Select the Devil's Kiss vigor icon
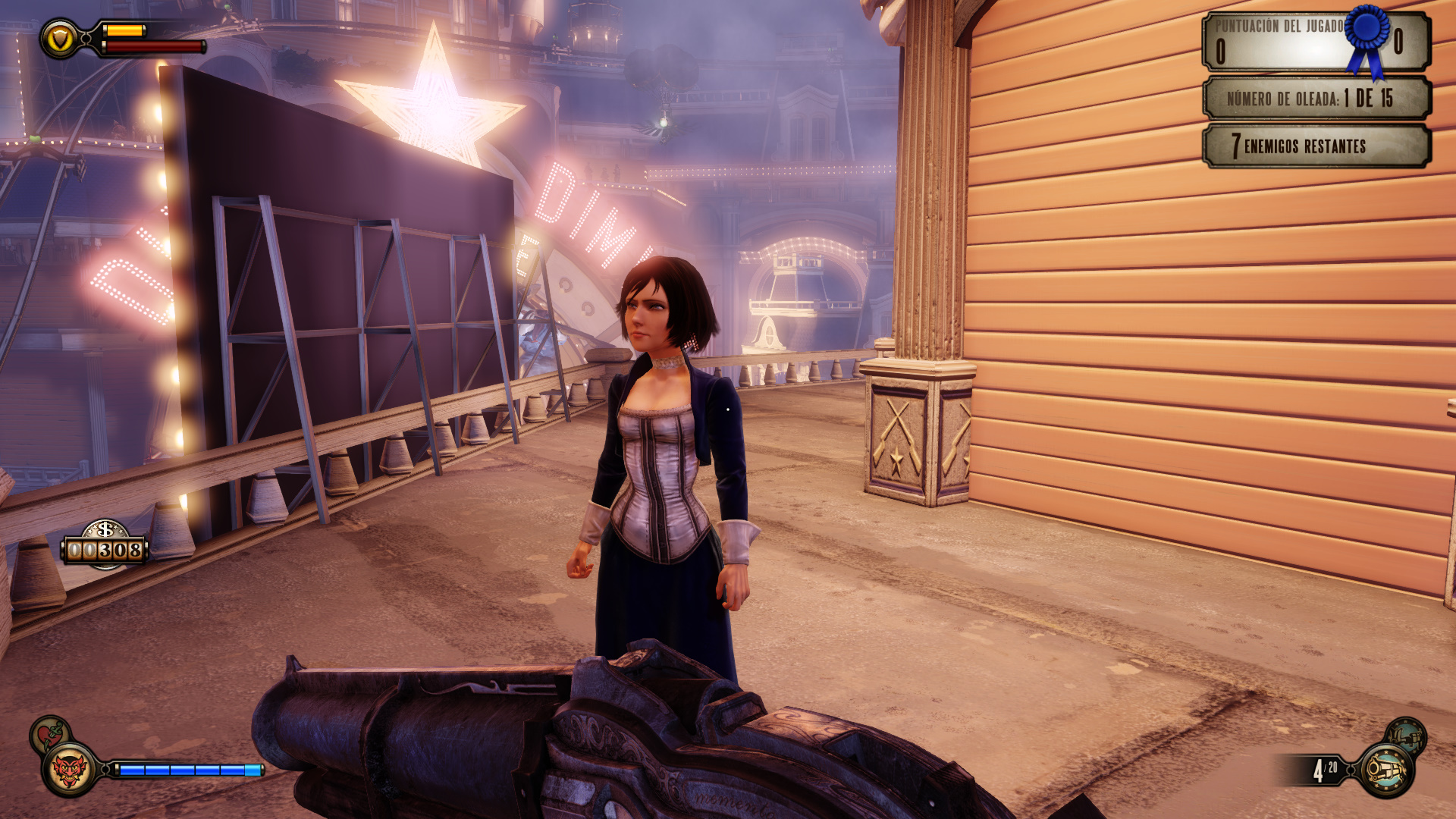 point(69,770)
